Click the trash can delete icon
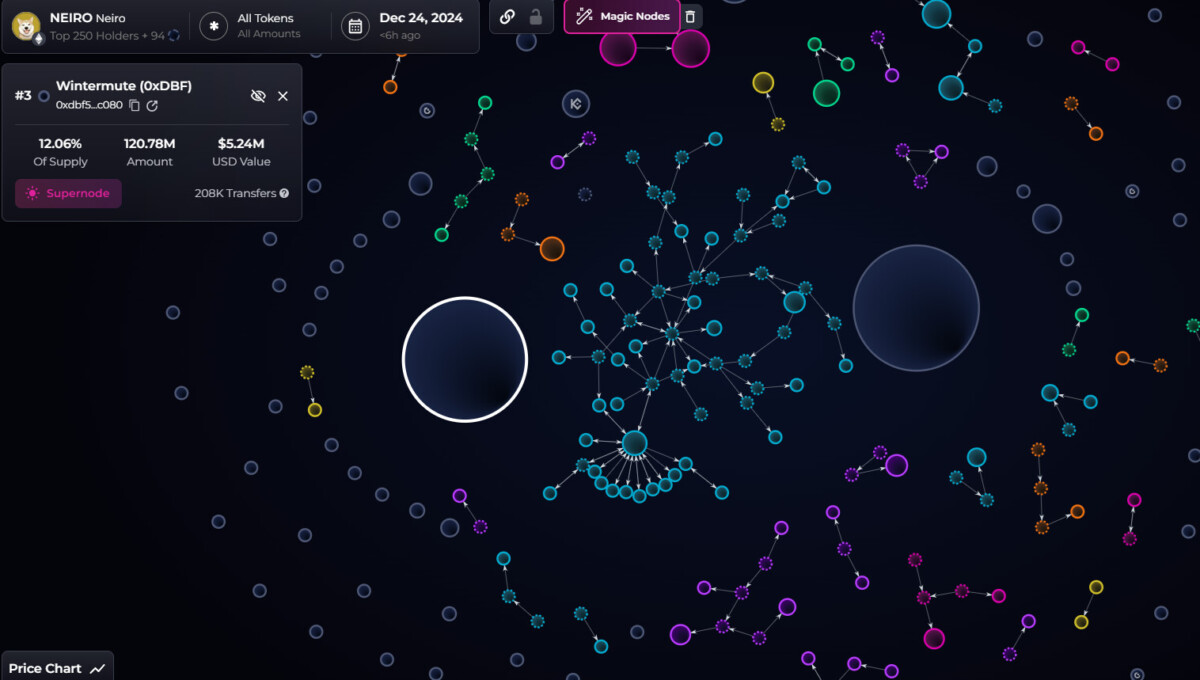 690,16
